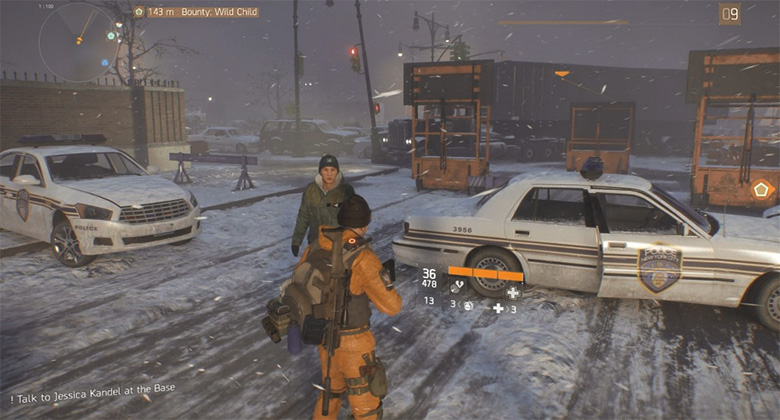Click the blue marker on the minimap
This screenshot has width=780, height=420.
104,62
